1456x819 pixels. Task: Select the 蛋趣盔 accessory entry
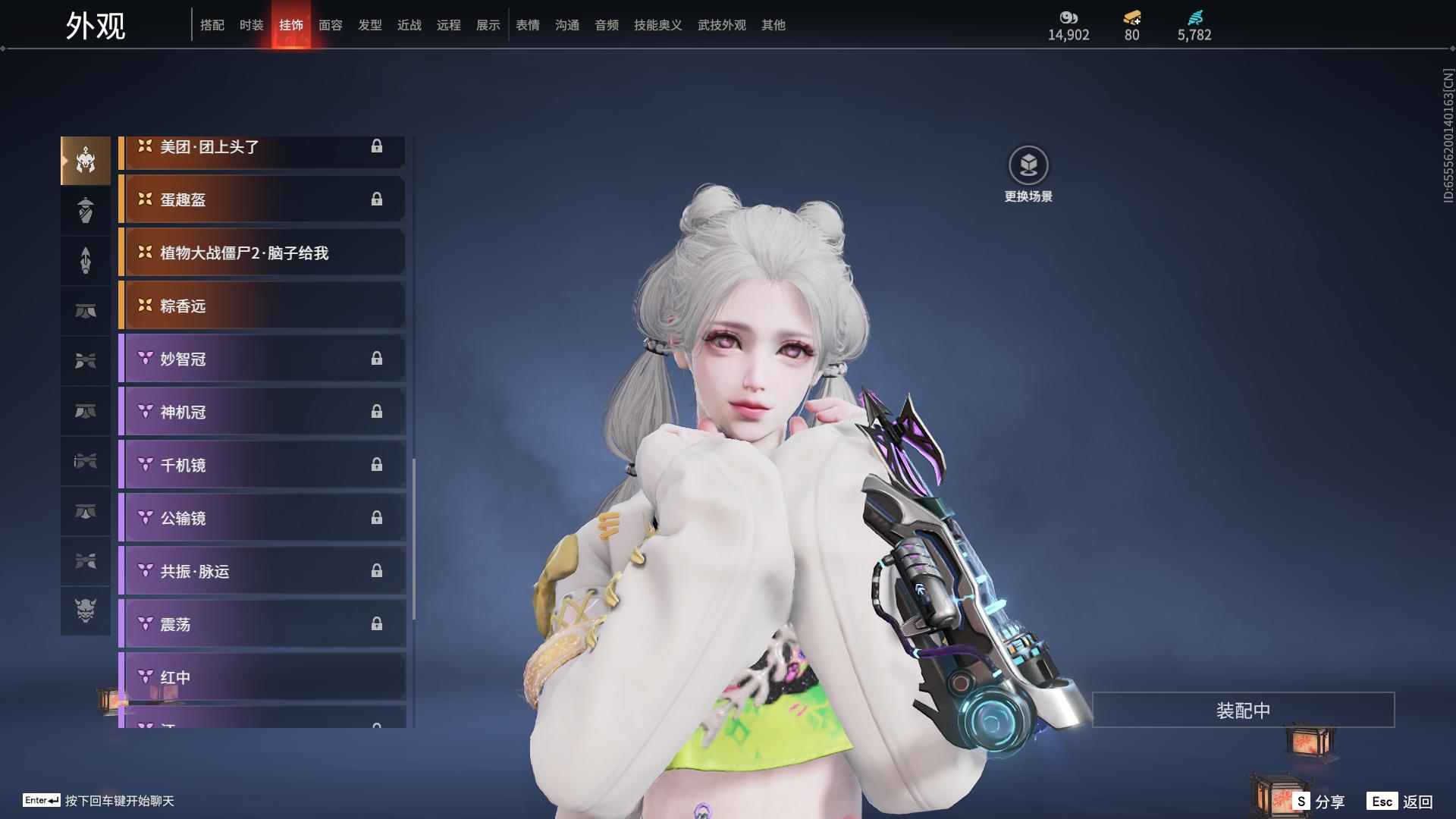click(262, 199)
